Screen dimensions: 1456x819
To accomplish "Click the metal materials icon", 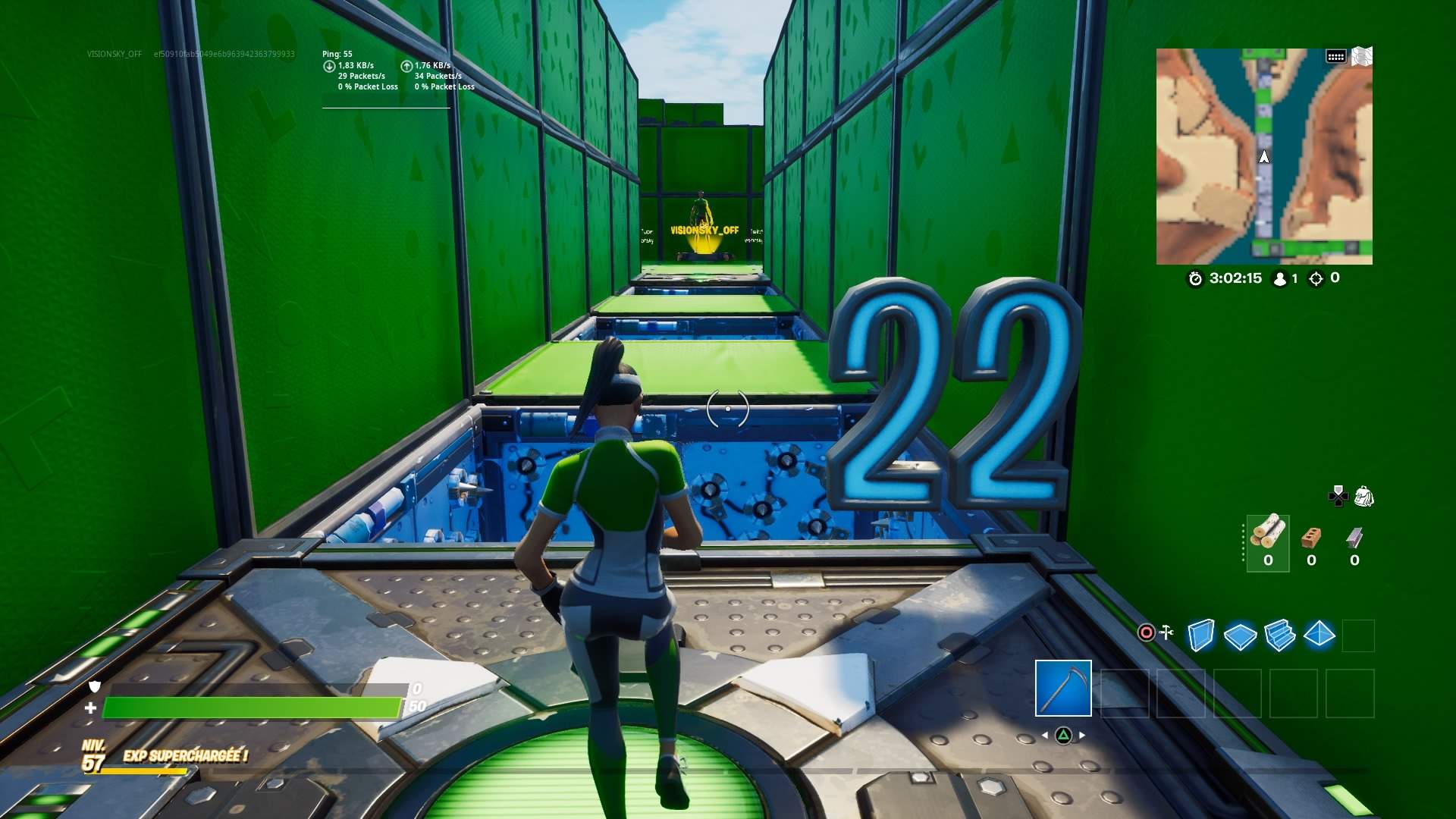I will 1354,537.
